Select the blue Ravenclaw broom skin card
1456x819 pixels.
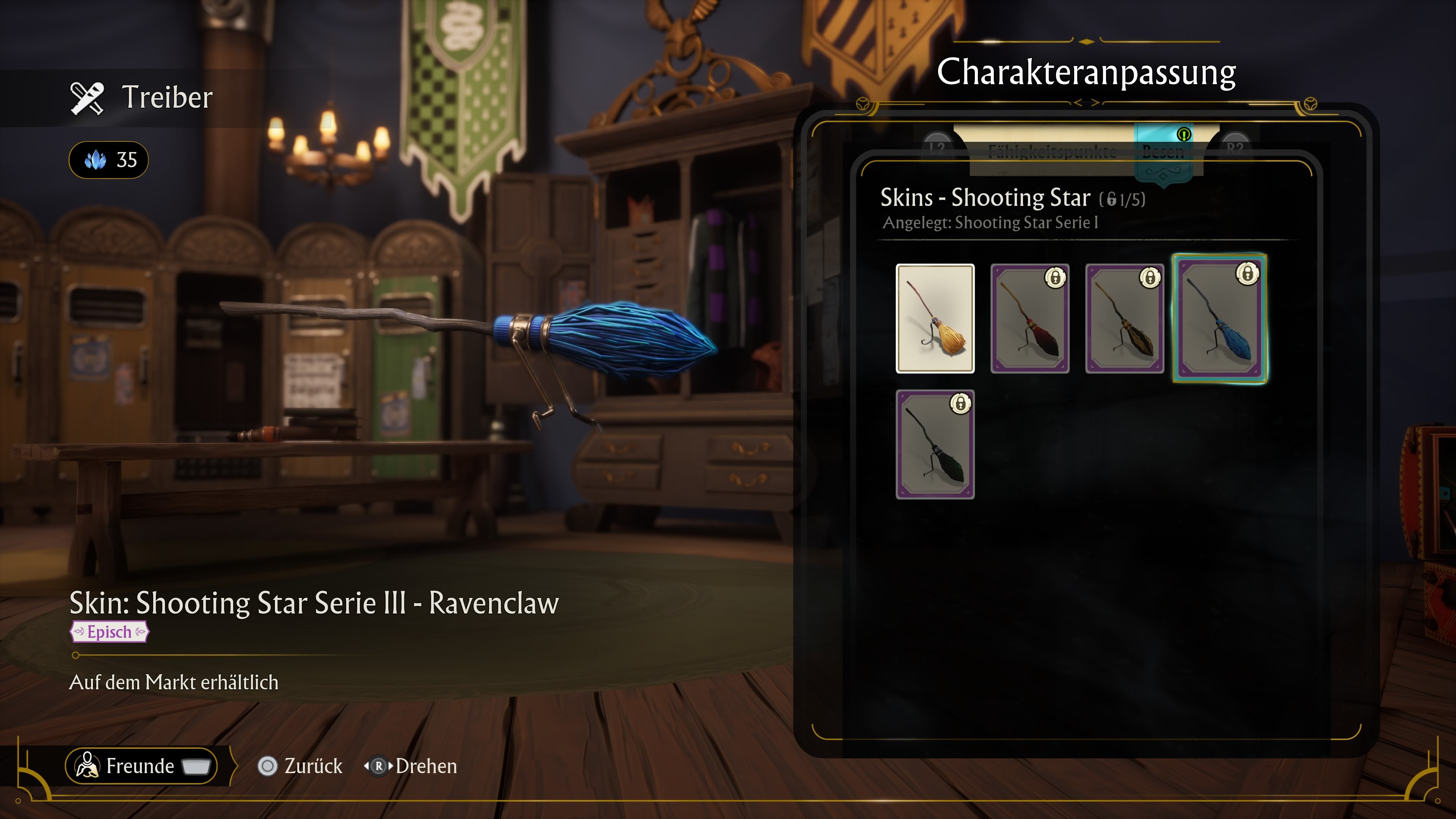tap(1220, 318)
